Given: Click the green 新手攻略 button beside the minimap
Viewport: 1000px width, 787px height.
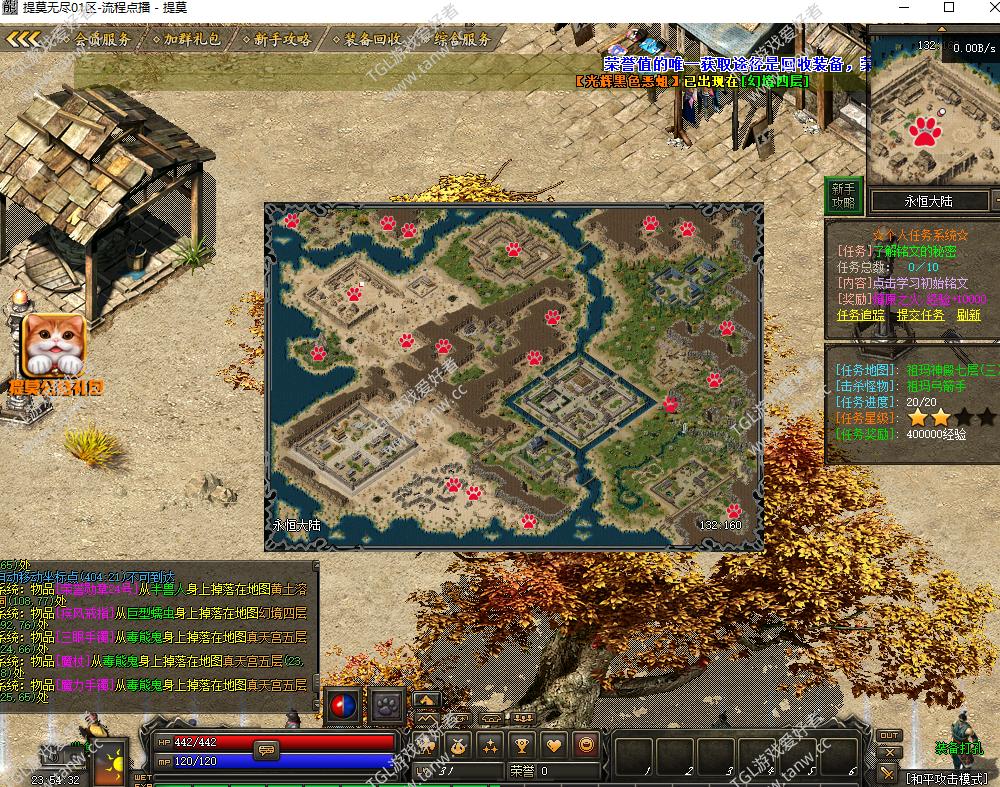Looking at the screenshot, I should coord(844,195).
